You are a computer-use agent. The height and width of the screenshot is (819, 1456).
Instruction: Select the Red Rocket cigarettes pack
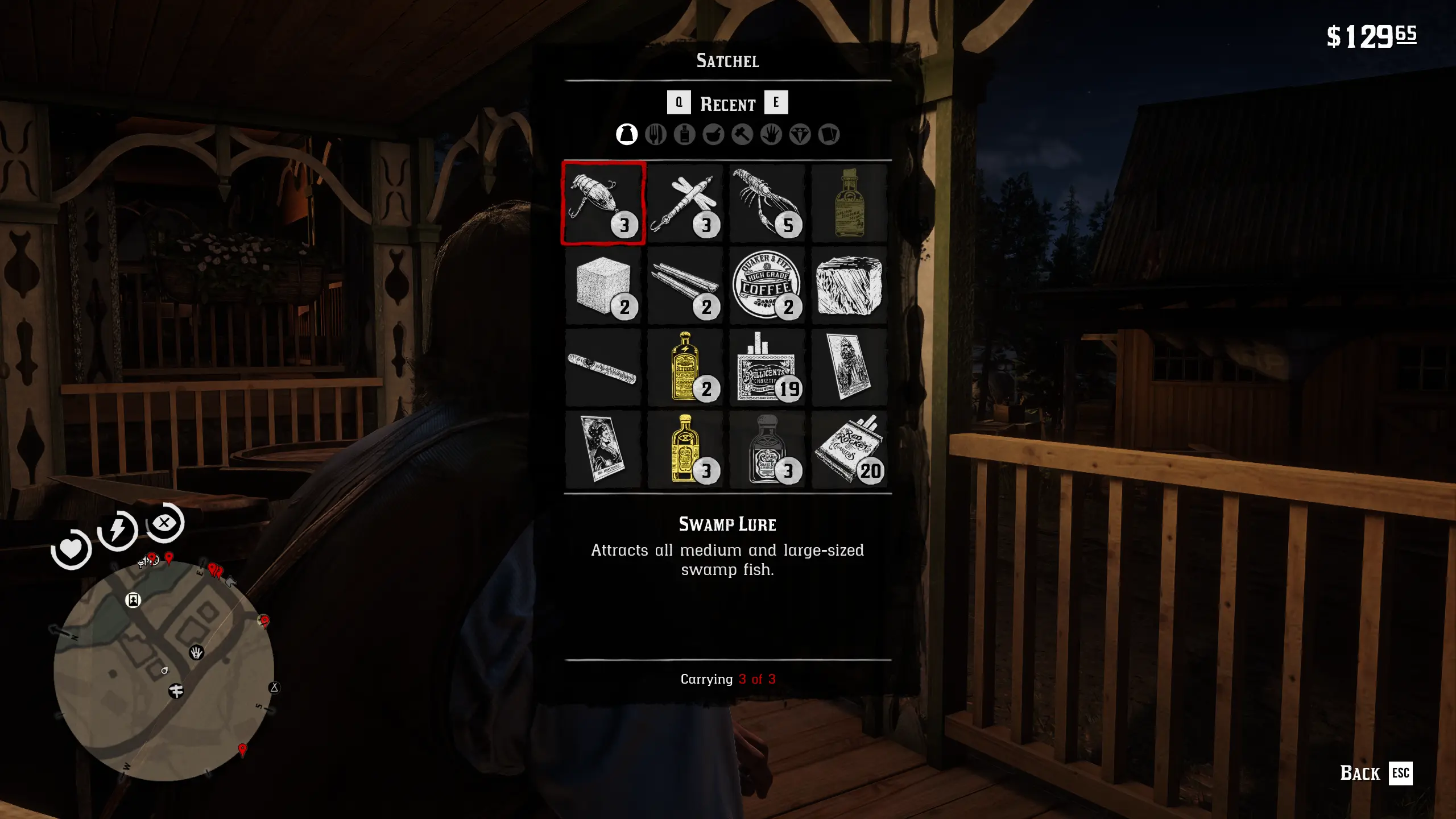pos(849,449)
